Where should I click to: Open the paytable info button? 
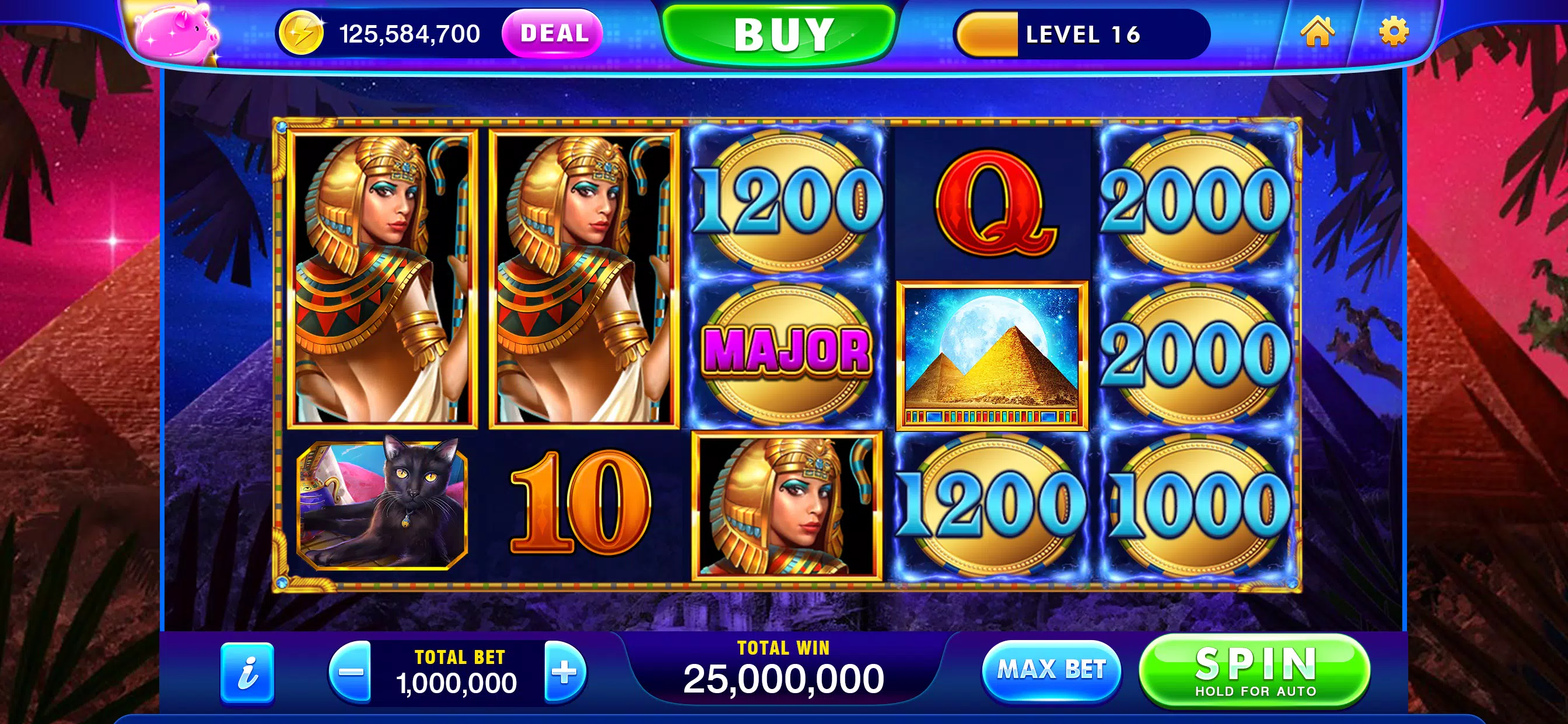(x=247, y=673)
